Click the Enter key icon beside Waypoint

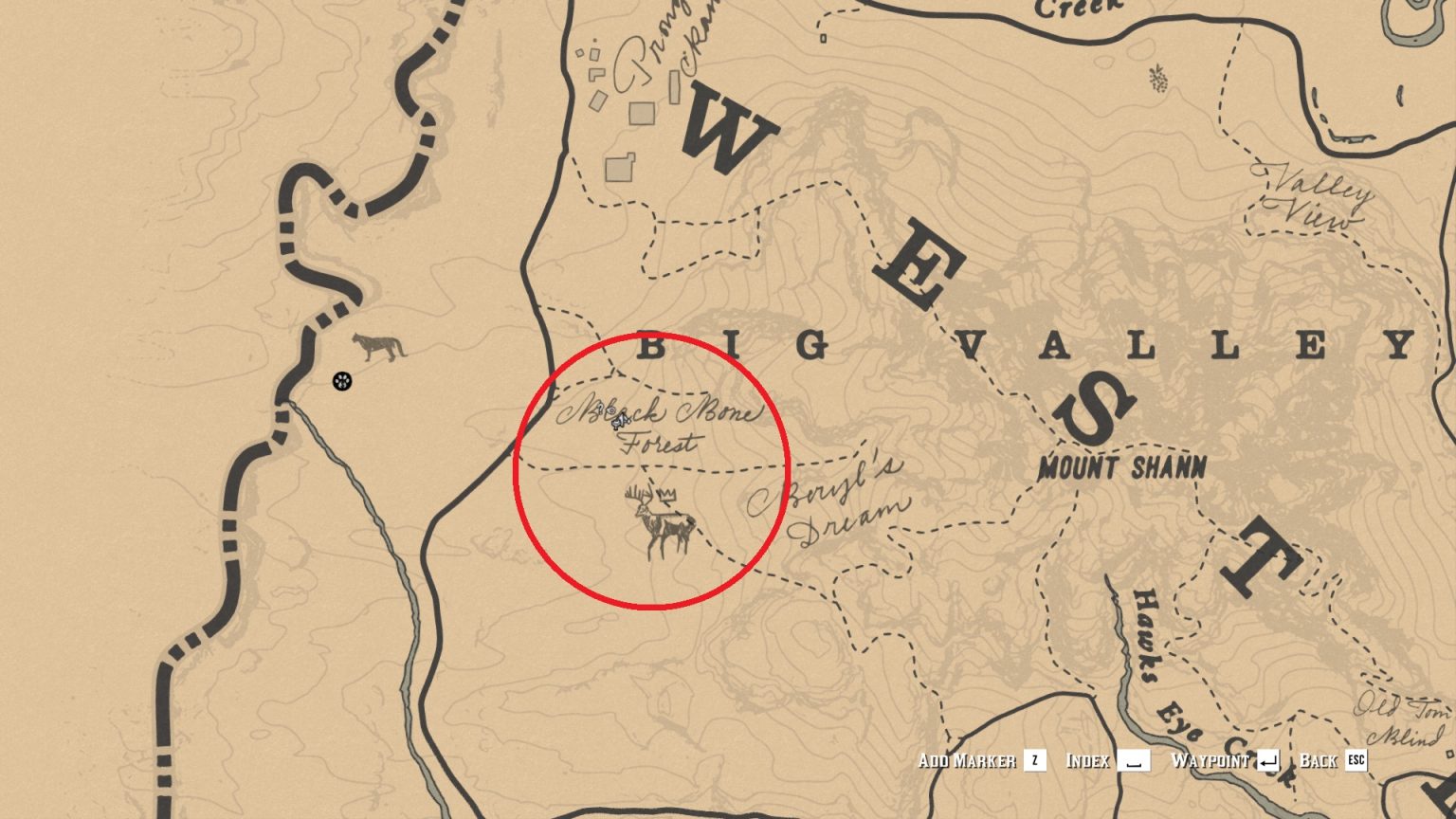(1267, 758)
